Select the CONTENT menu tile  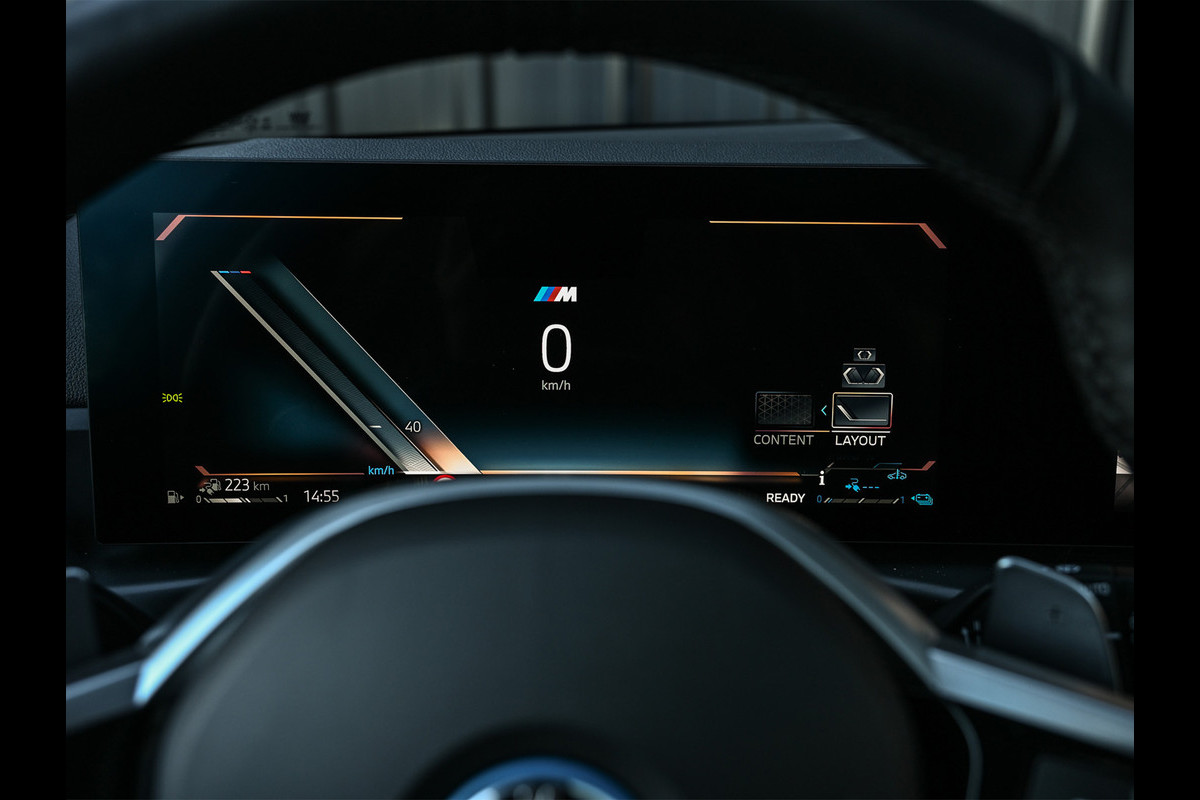tap(783, 411)
